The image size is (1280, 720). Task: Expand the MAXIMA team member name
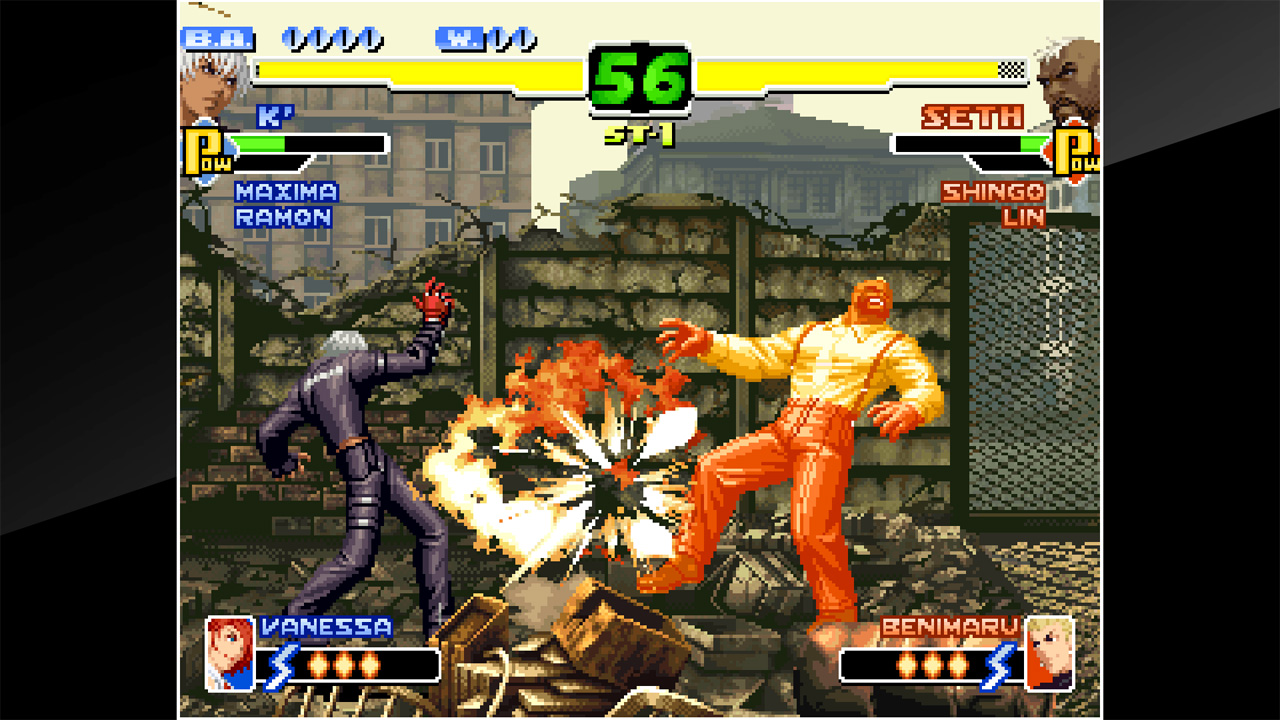(285, 194)
